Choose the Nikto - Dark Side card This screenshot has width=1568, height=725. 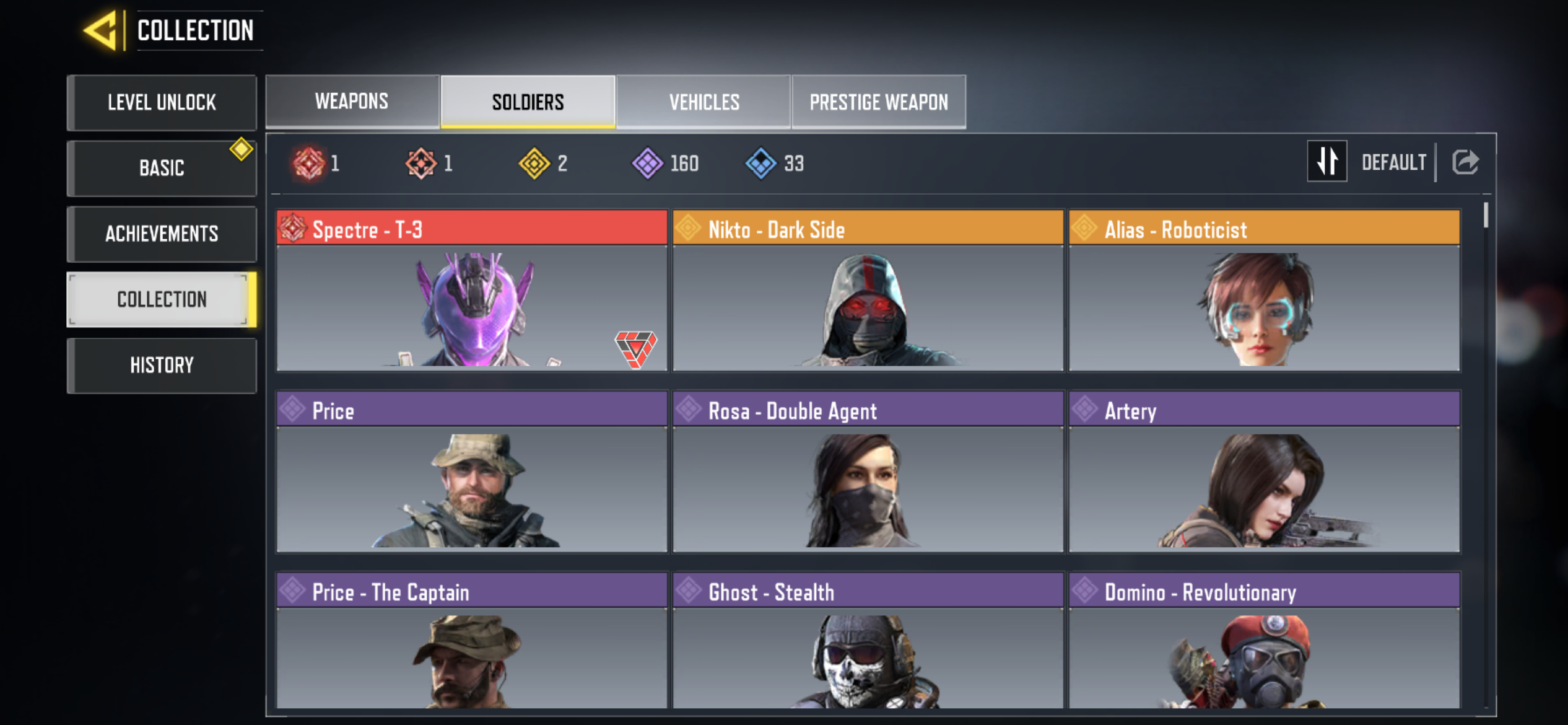[x=868, y=291]
